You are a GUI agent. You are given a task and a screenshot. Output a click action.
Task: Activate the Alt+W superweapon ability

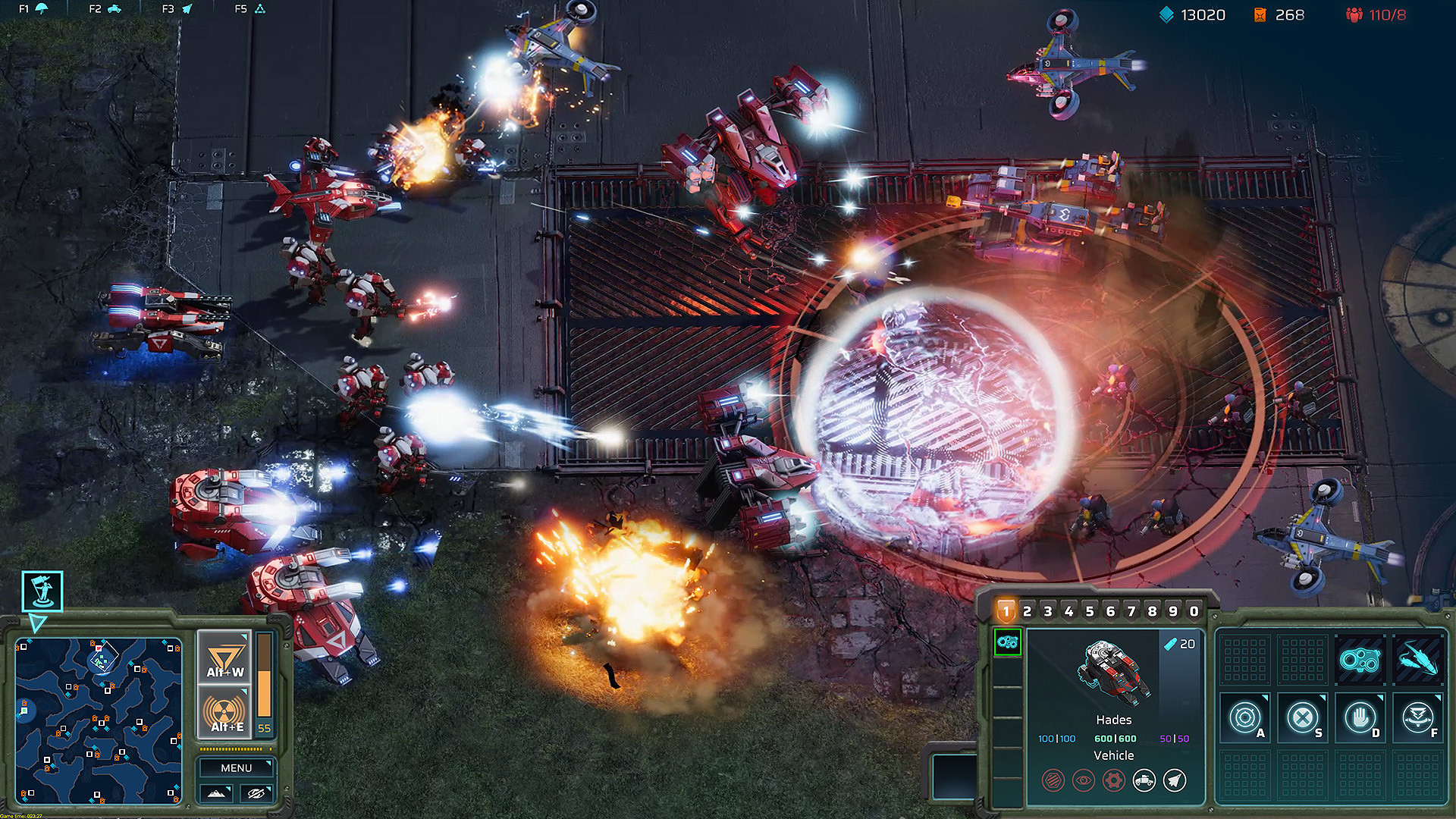click(x=224, y=654)
